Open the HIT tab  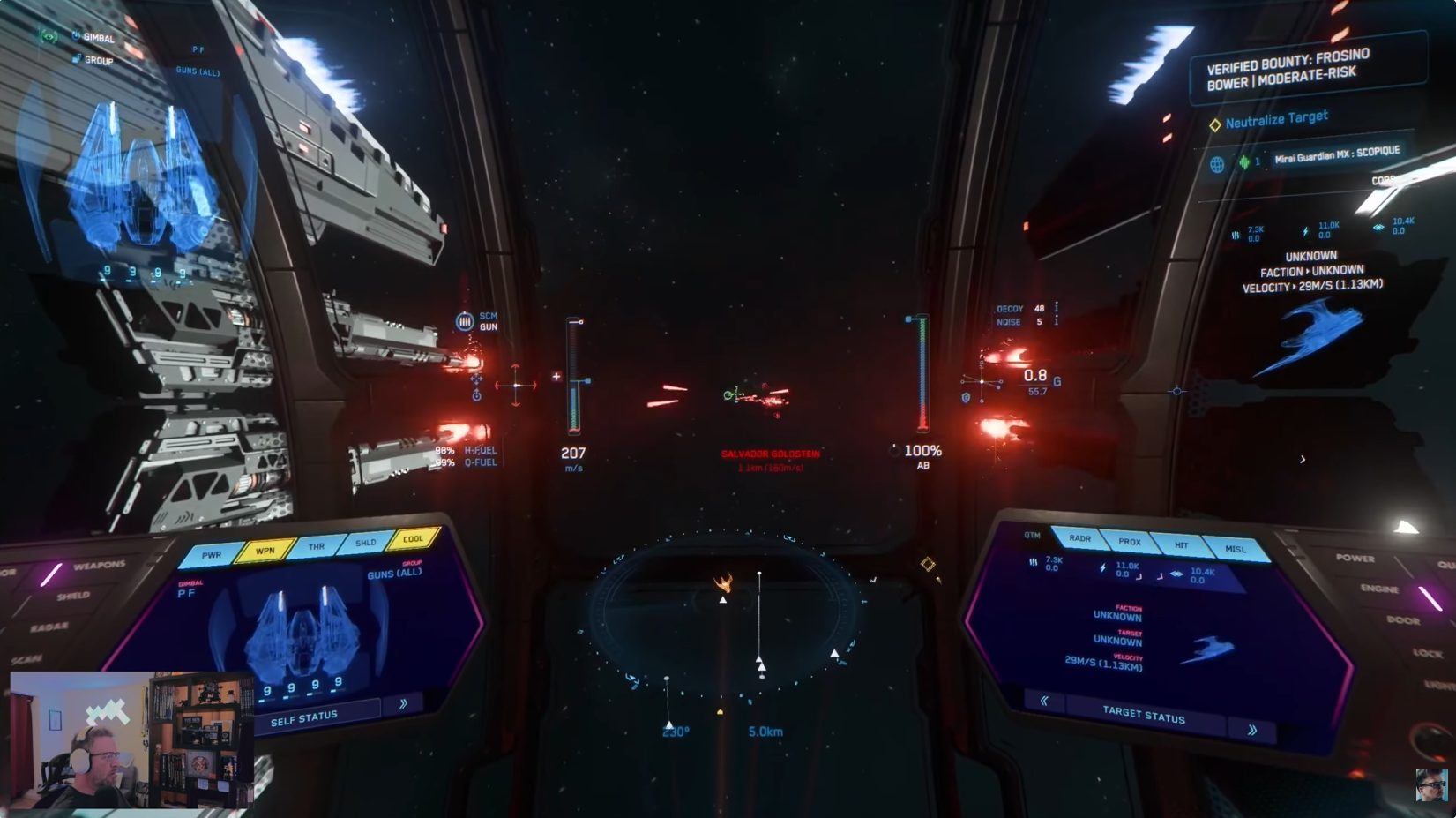click(x=1181, y=545)
